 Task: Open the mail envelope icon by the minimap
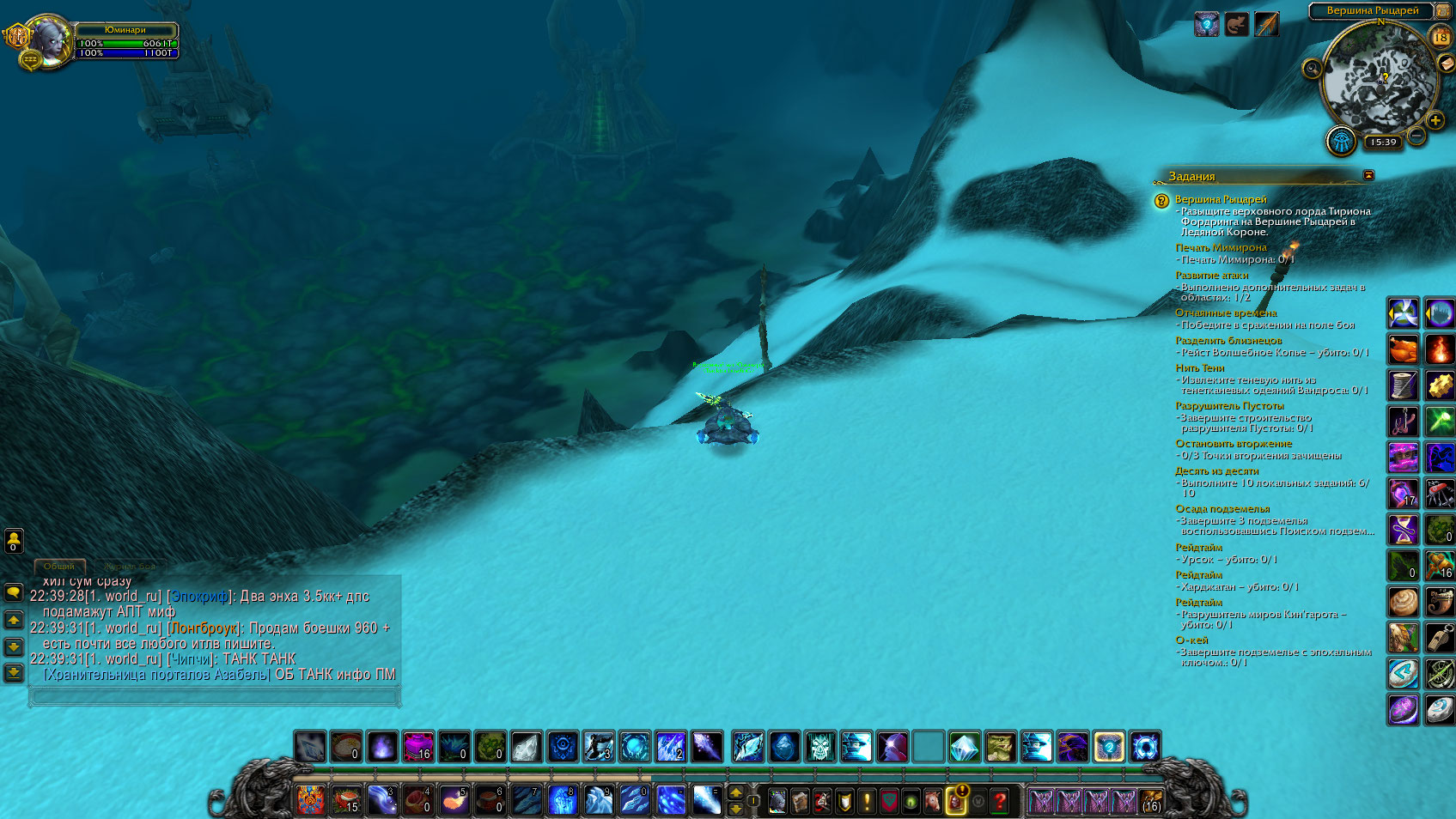pos(1447,64)
